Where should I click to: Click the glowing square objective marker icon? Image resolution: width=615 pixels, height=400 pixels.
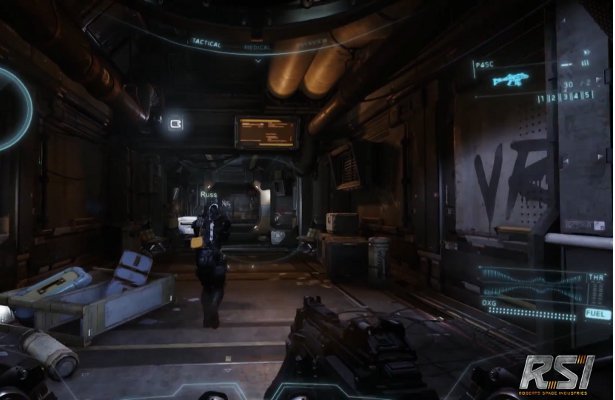coord(176,123)
